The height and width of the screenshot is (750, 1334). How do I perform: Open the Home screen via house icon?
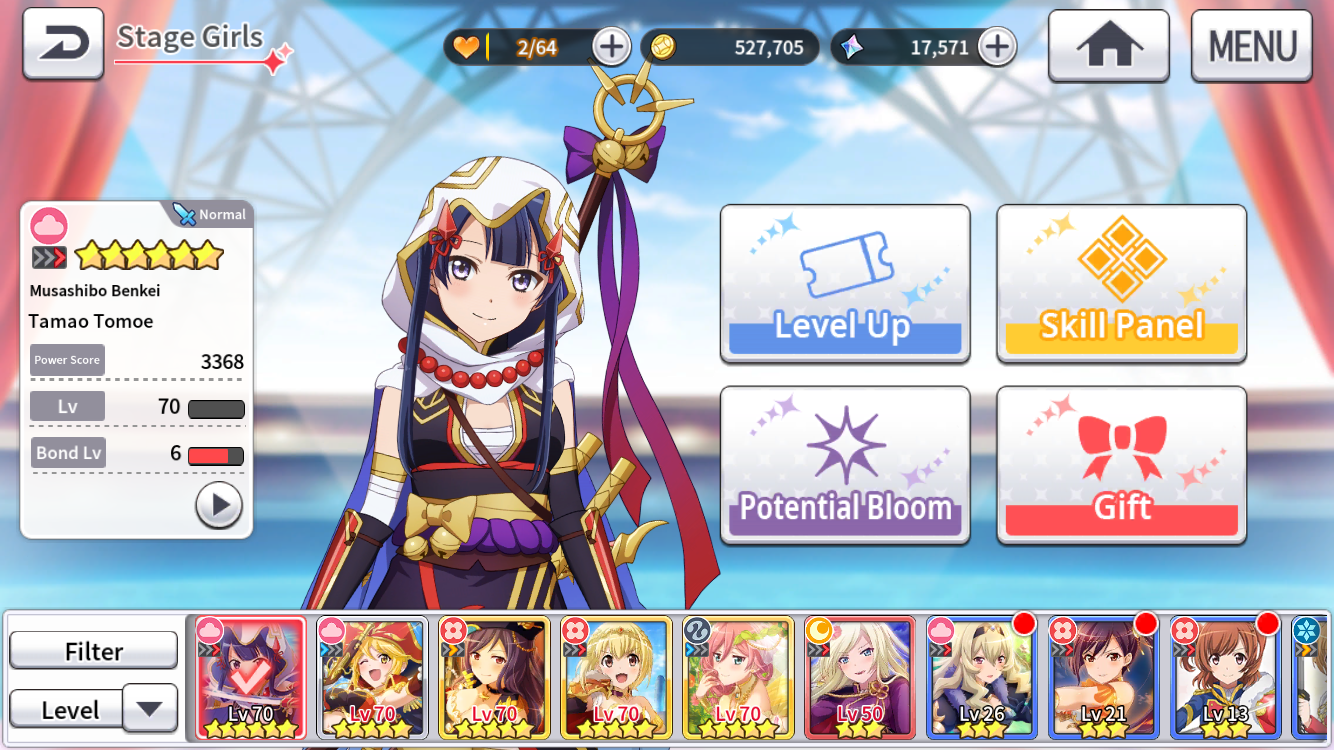point(1107,45)
